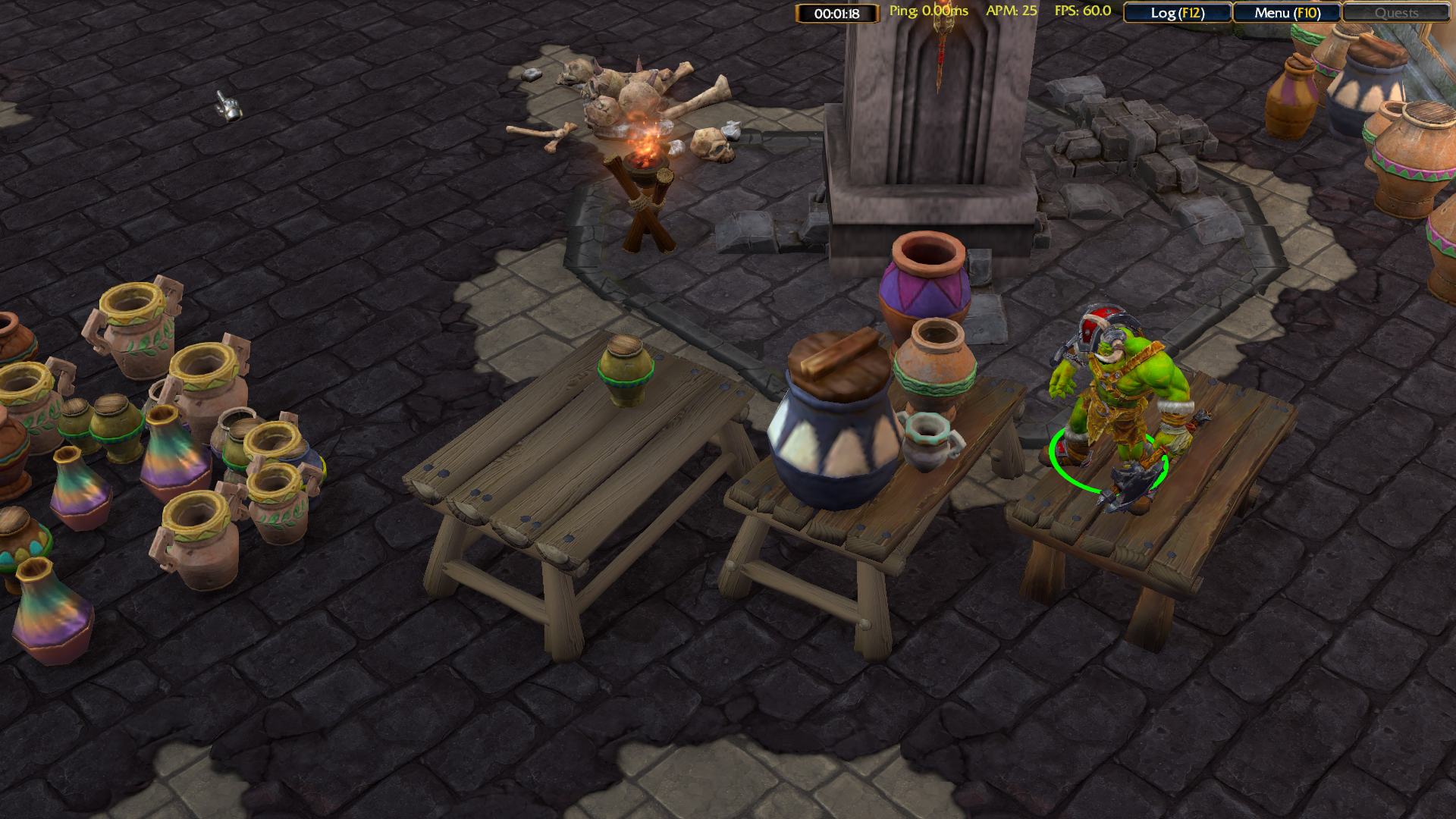Viewport: 1456px width, 819px height.
Task: Click the greyed Quests button
Action: [1396, 13]
